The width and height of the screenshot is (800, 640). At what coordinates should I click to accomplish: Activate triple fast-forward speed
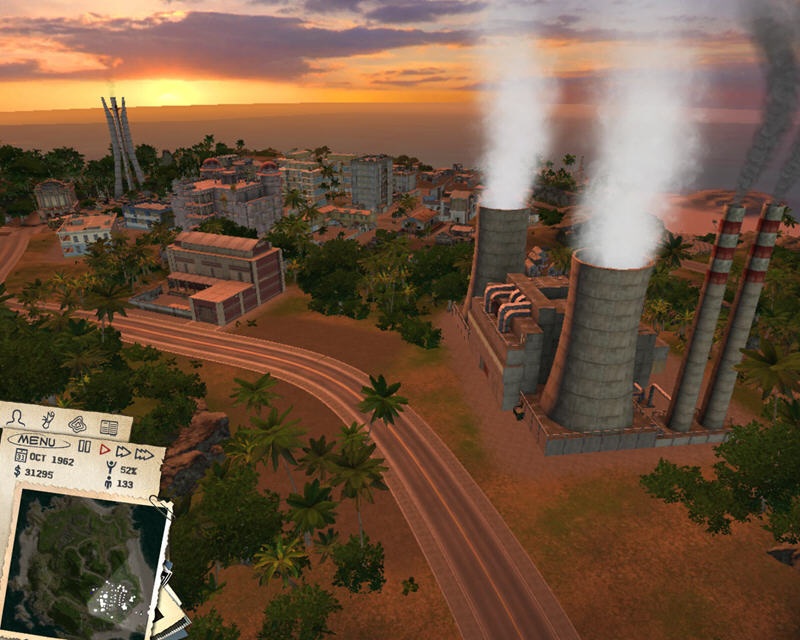[x=145, y=454]
